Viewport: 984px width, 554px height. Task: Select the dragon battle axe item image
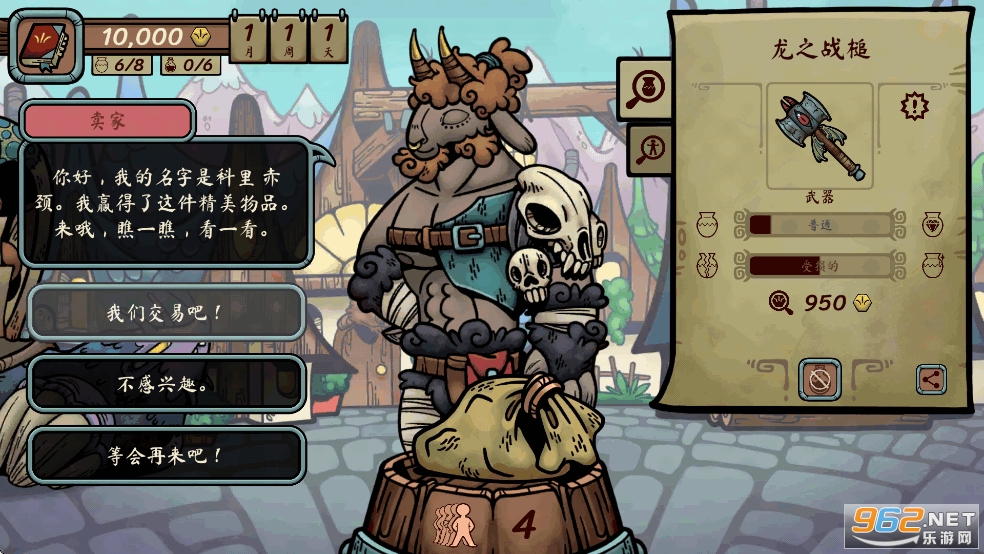819,136
